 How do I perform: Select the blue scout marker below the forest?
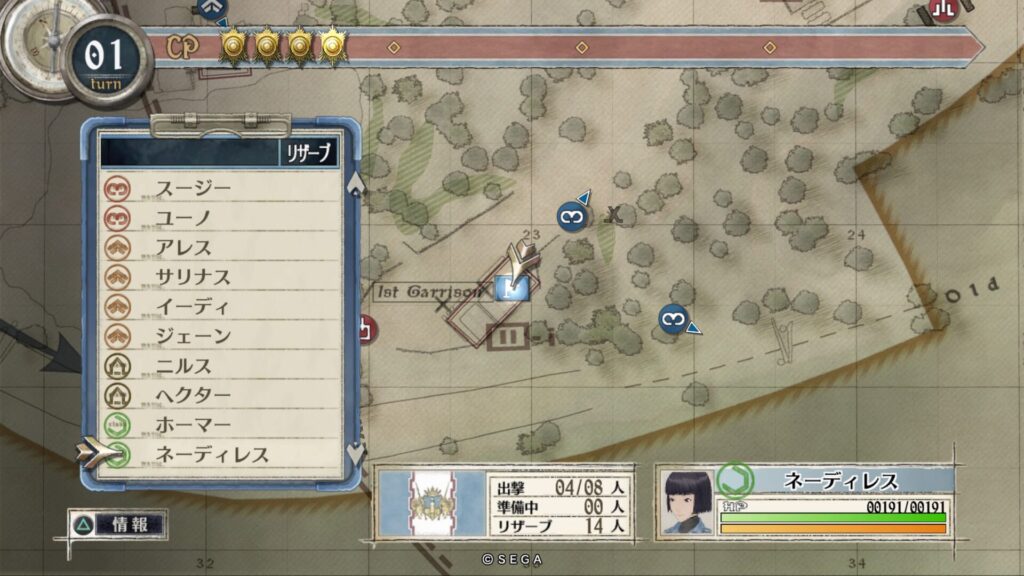coord(674,319)
